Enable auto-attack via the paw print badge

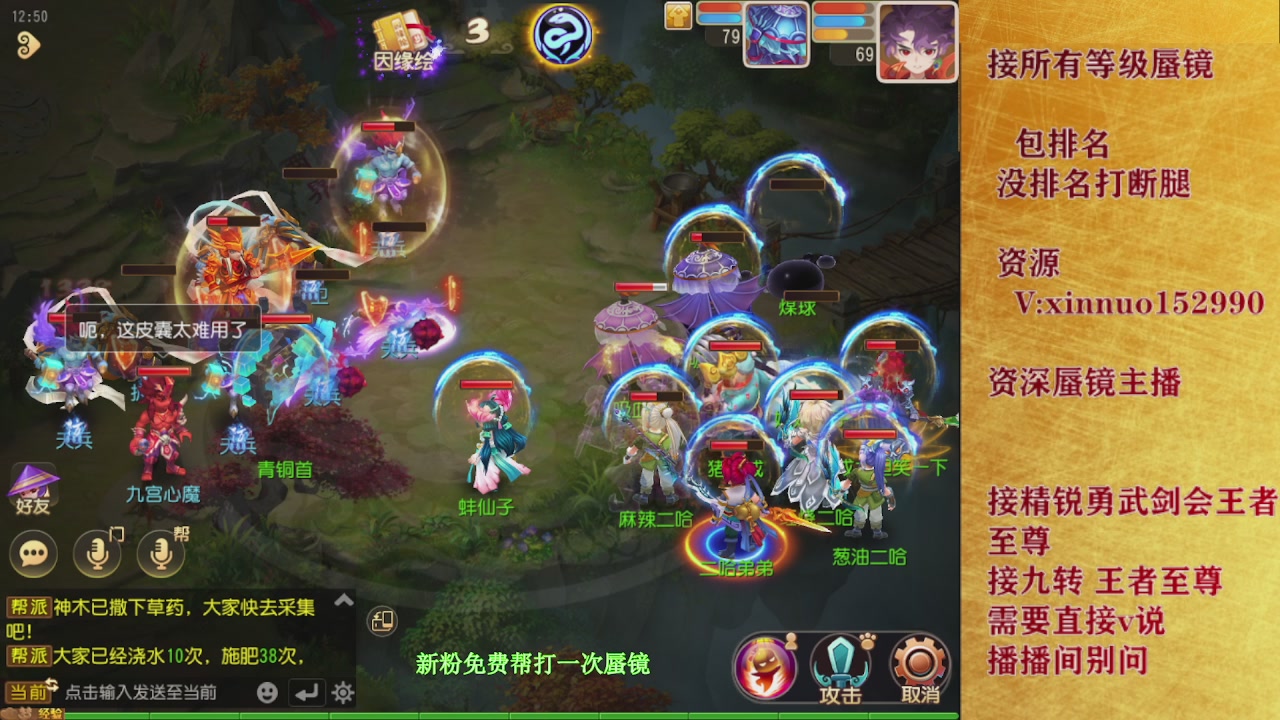[x=866, y=640]
